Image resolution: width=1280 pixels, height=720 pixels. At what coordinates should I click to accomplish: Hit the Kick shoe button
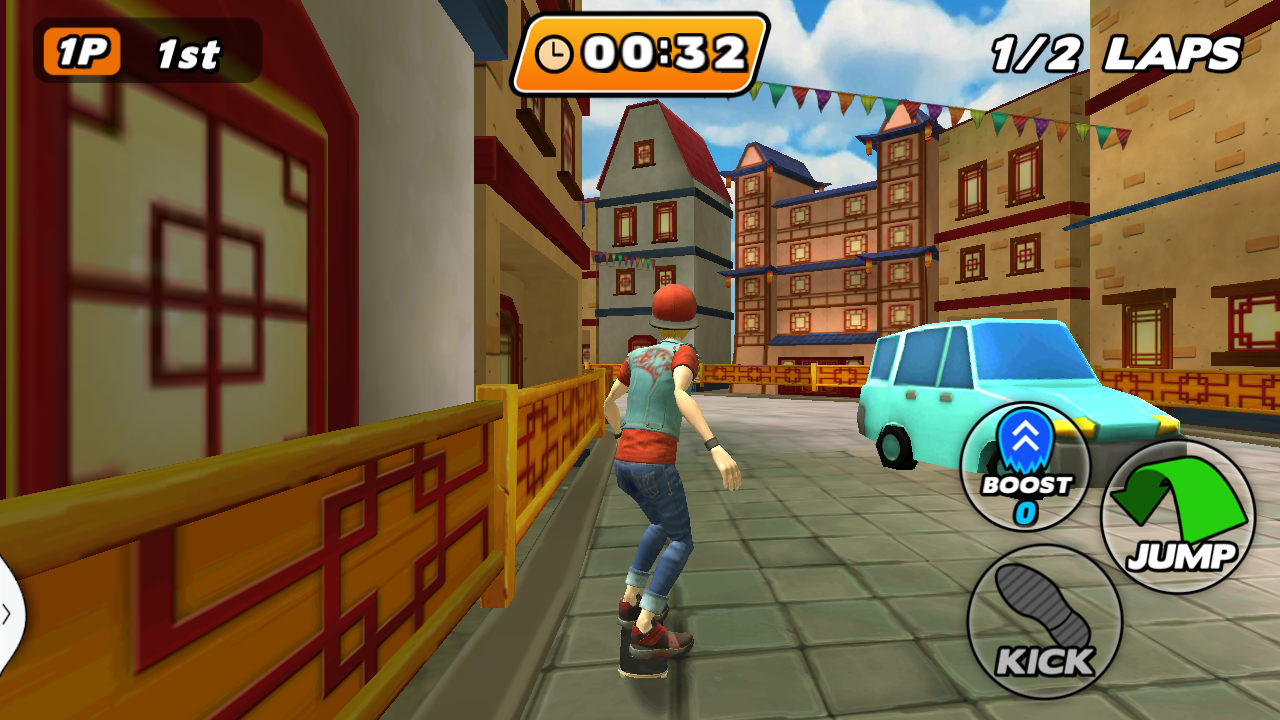[1044, 621]
